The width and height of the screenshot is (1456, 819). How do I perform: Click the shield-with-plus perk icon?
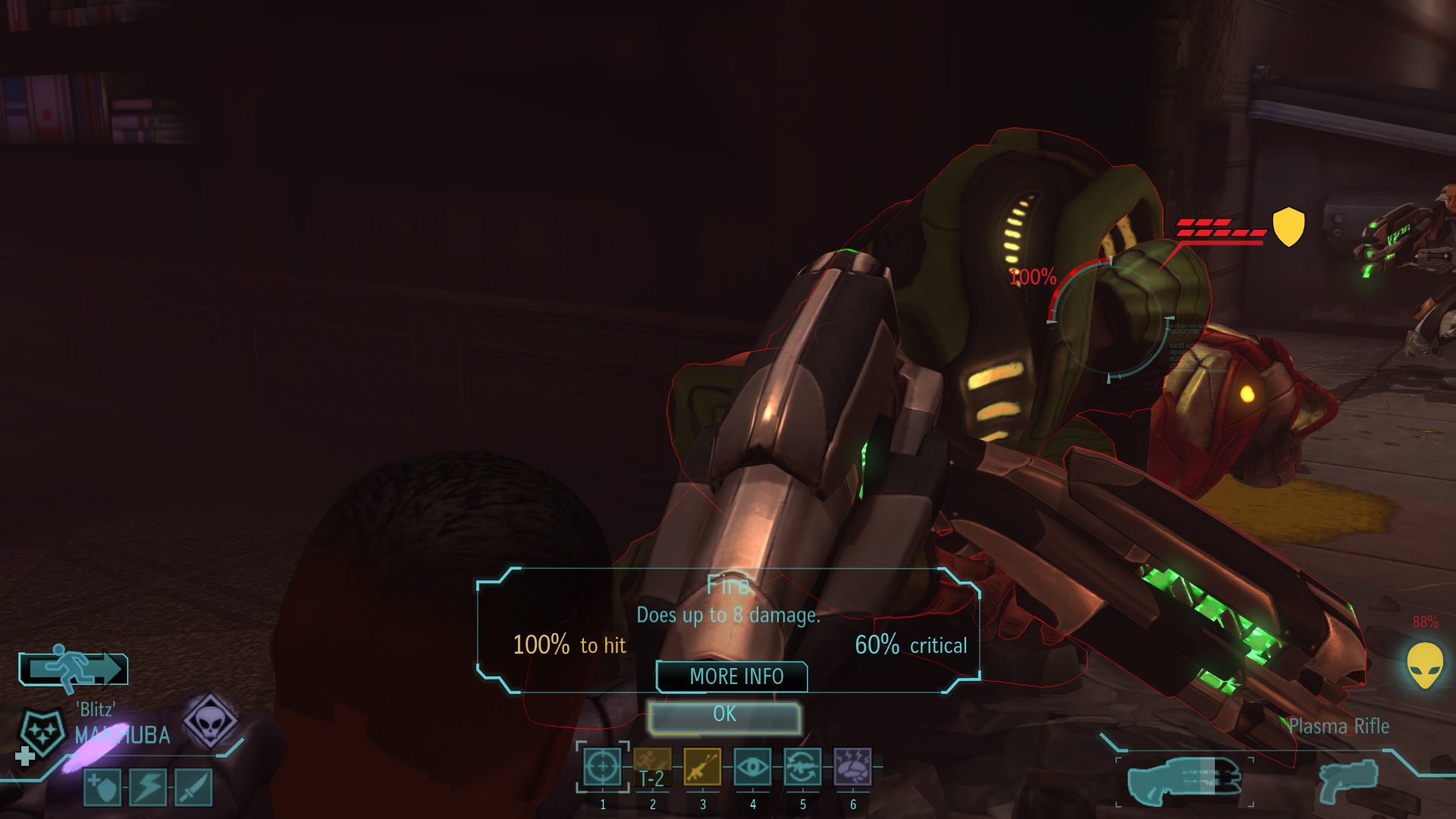tap(102, 787)
